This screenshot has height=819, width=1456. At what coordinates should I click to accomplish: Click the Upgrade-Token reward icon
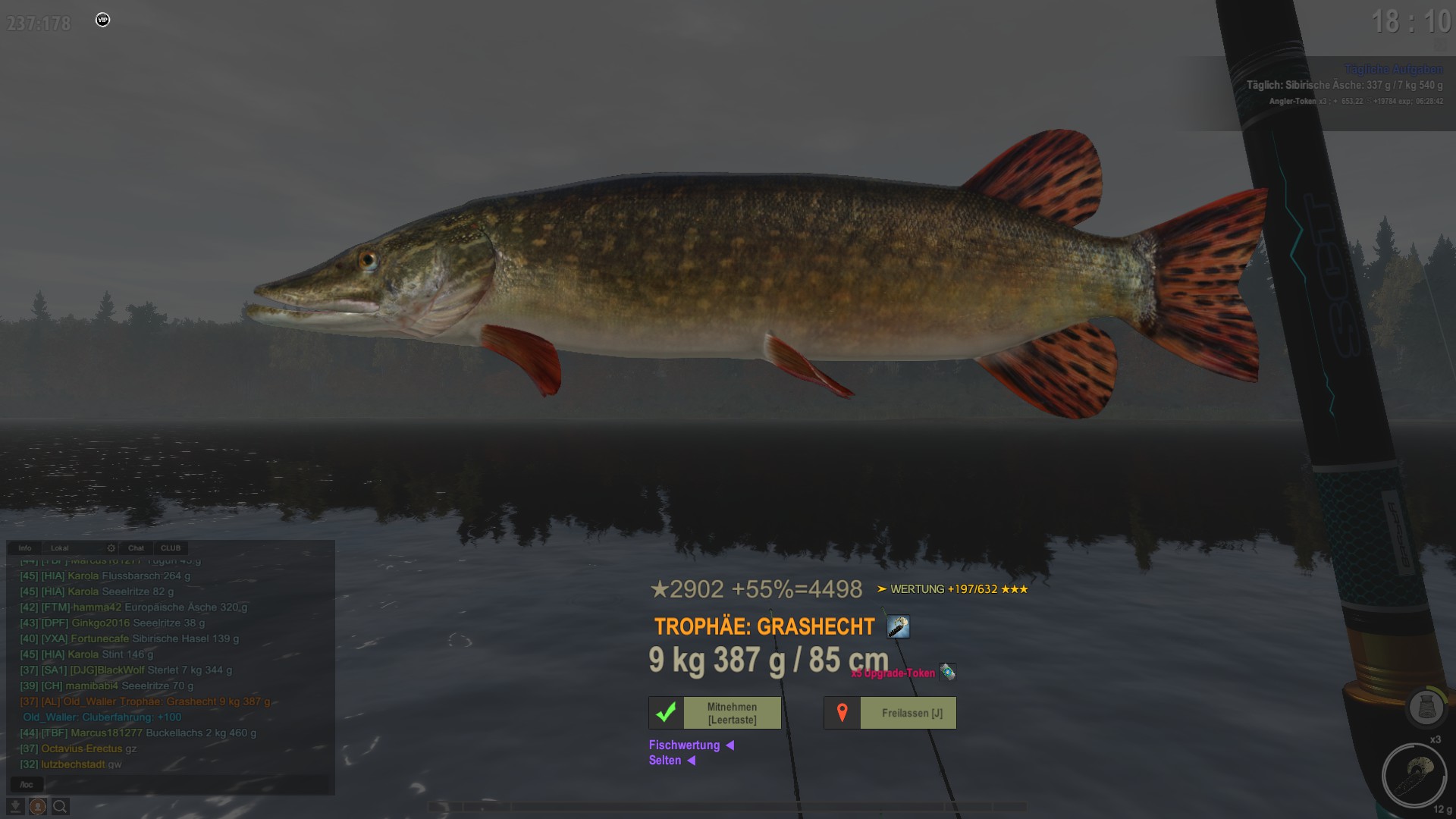pos(947,672)
